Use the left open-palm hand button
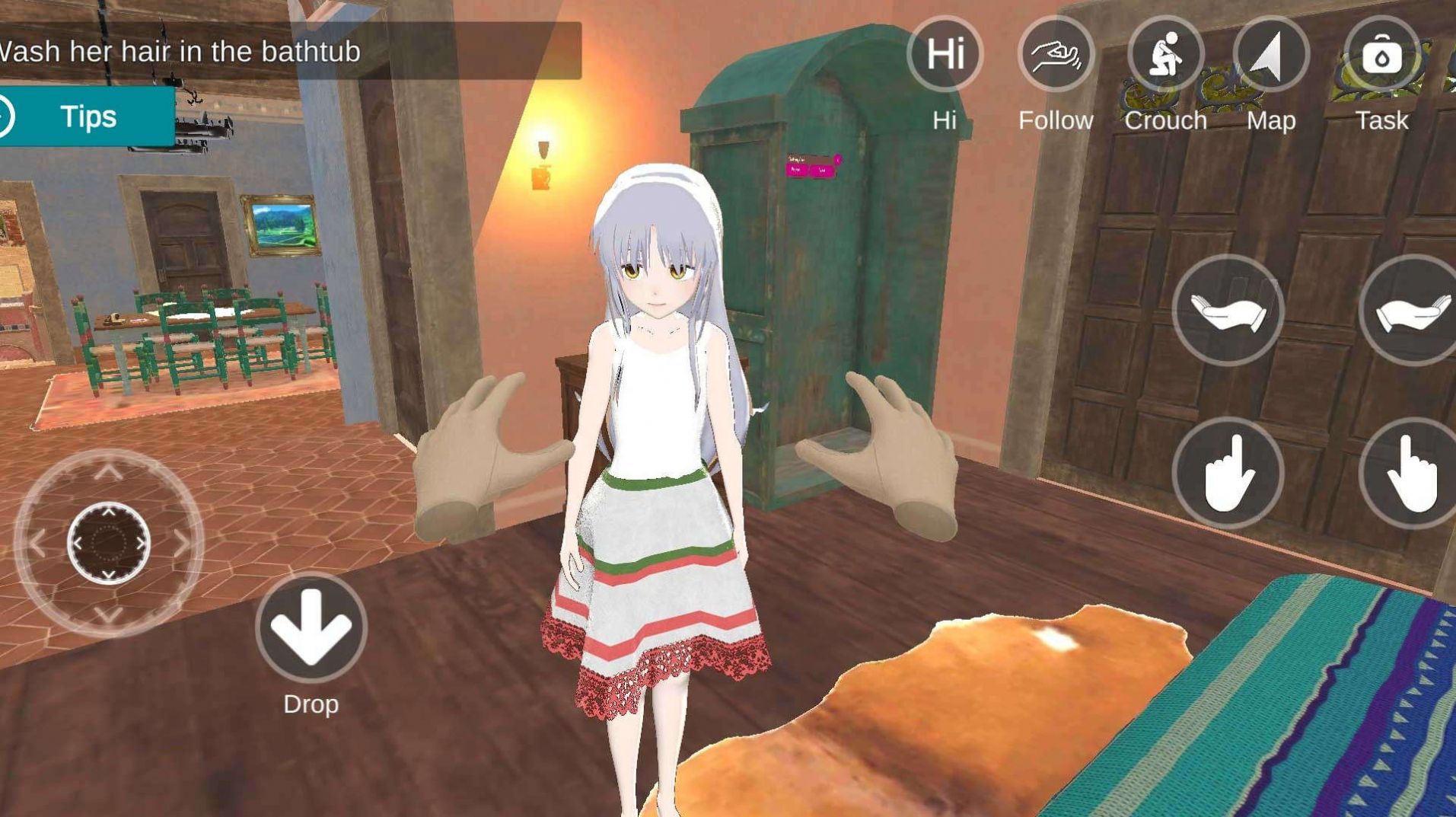 (x=1228, y=311)
